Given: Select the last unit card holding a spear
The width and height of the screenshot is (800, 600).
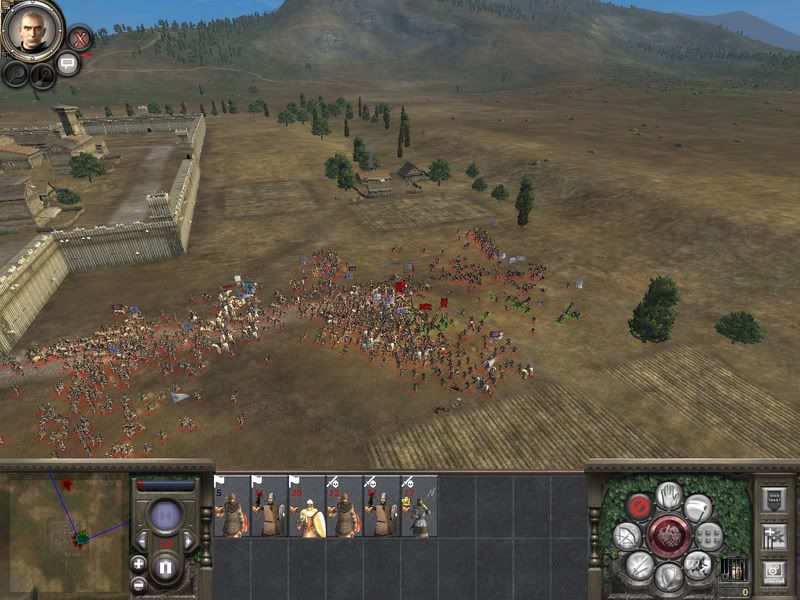Looking at the screenshot, I should tap(419, 507).
